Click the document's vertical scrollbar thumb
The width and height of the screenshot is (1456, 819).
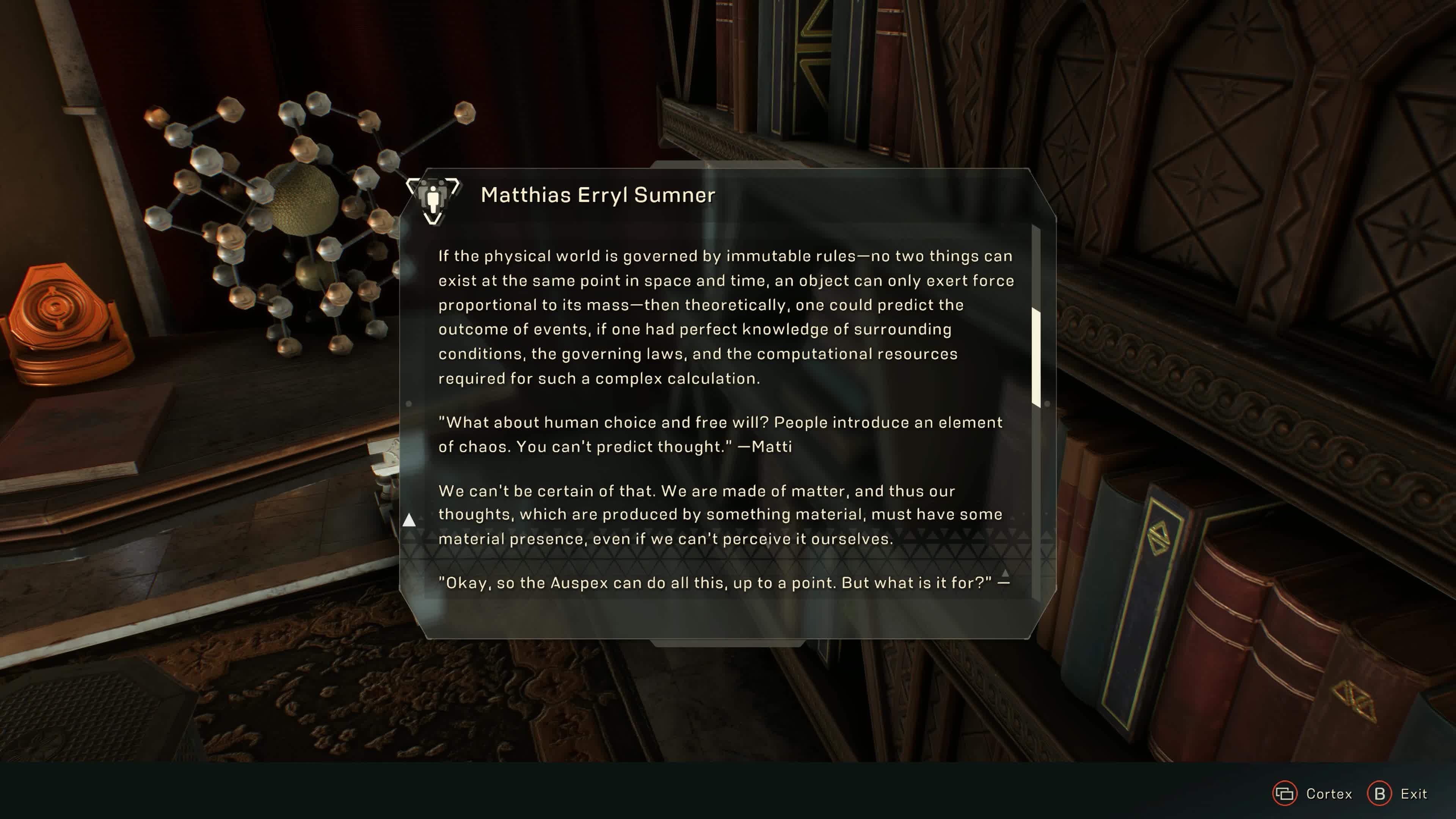click(1036, 357)
